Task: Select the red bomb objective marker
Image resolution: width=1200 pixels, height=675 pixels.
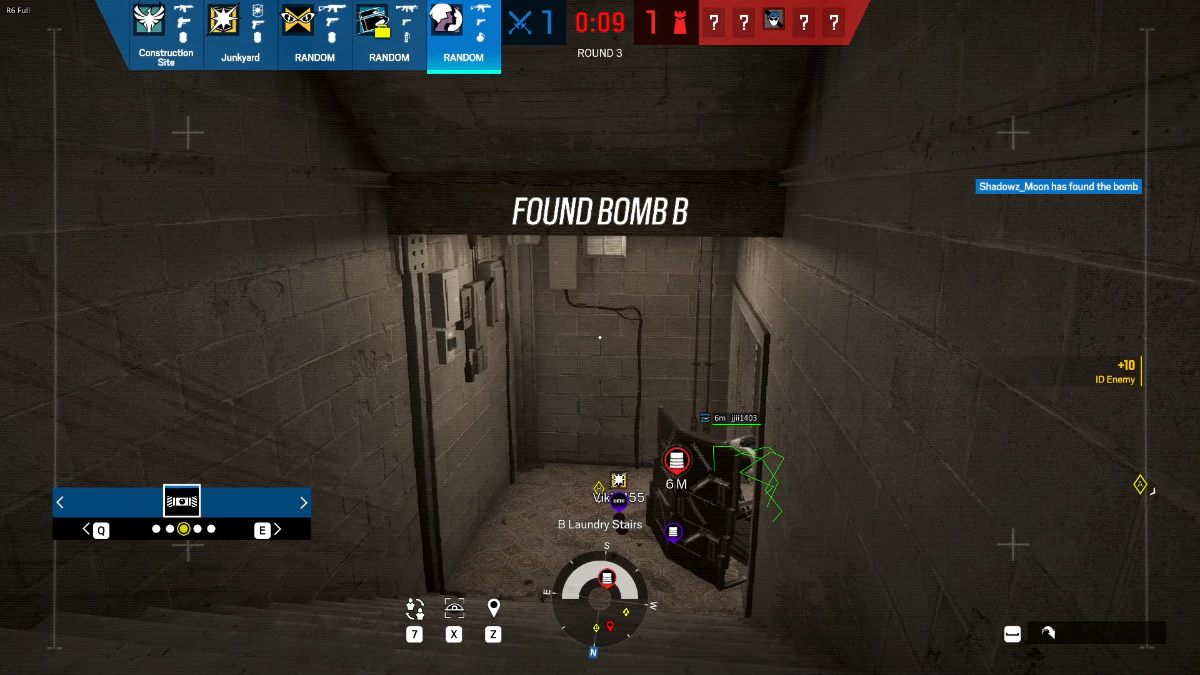Action: (676, 460)
